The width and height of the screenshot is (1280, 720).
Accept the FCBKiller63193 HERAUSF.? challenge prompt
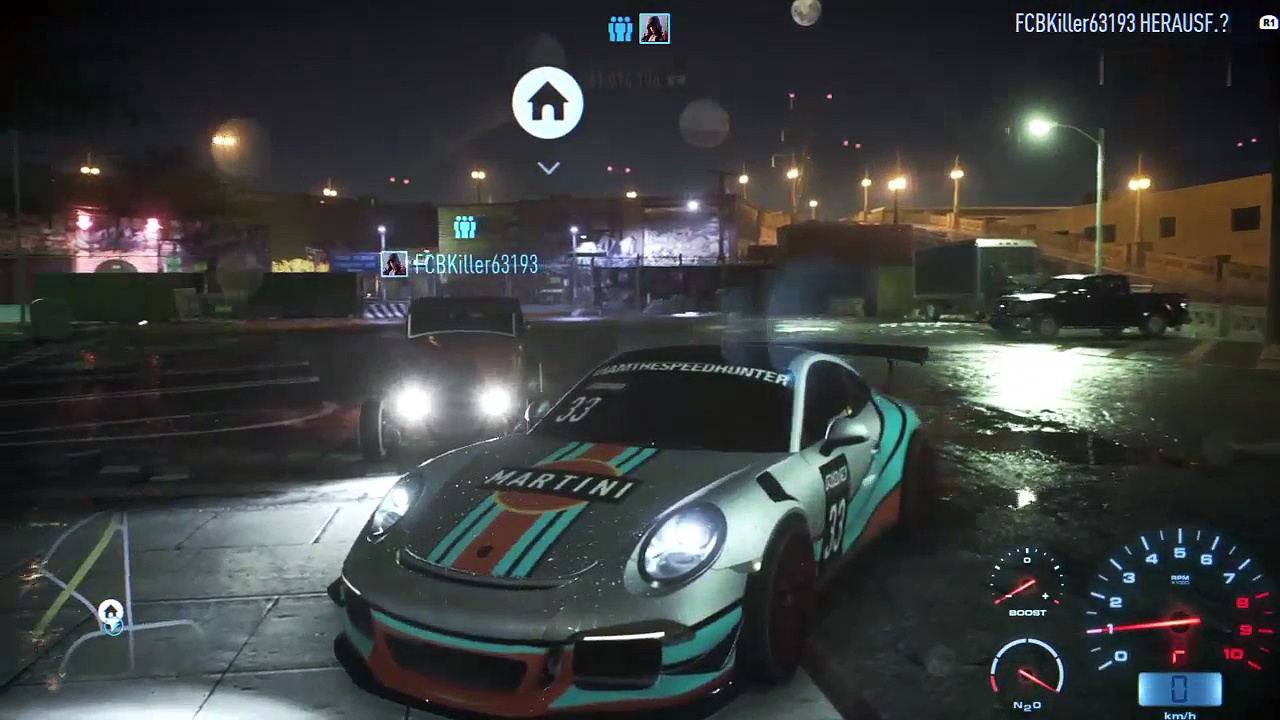(x=1121, y=24)
